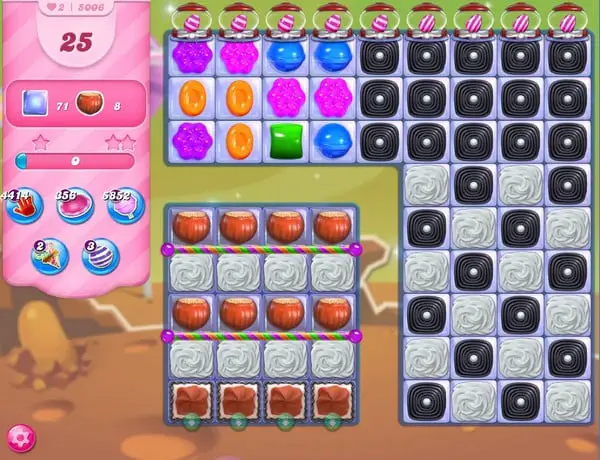Use the pink wrapped candy booster
The image size is (600, 460).
(73, 207)
